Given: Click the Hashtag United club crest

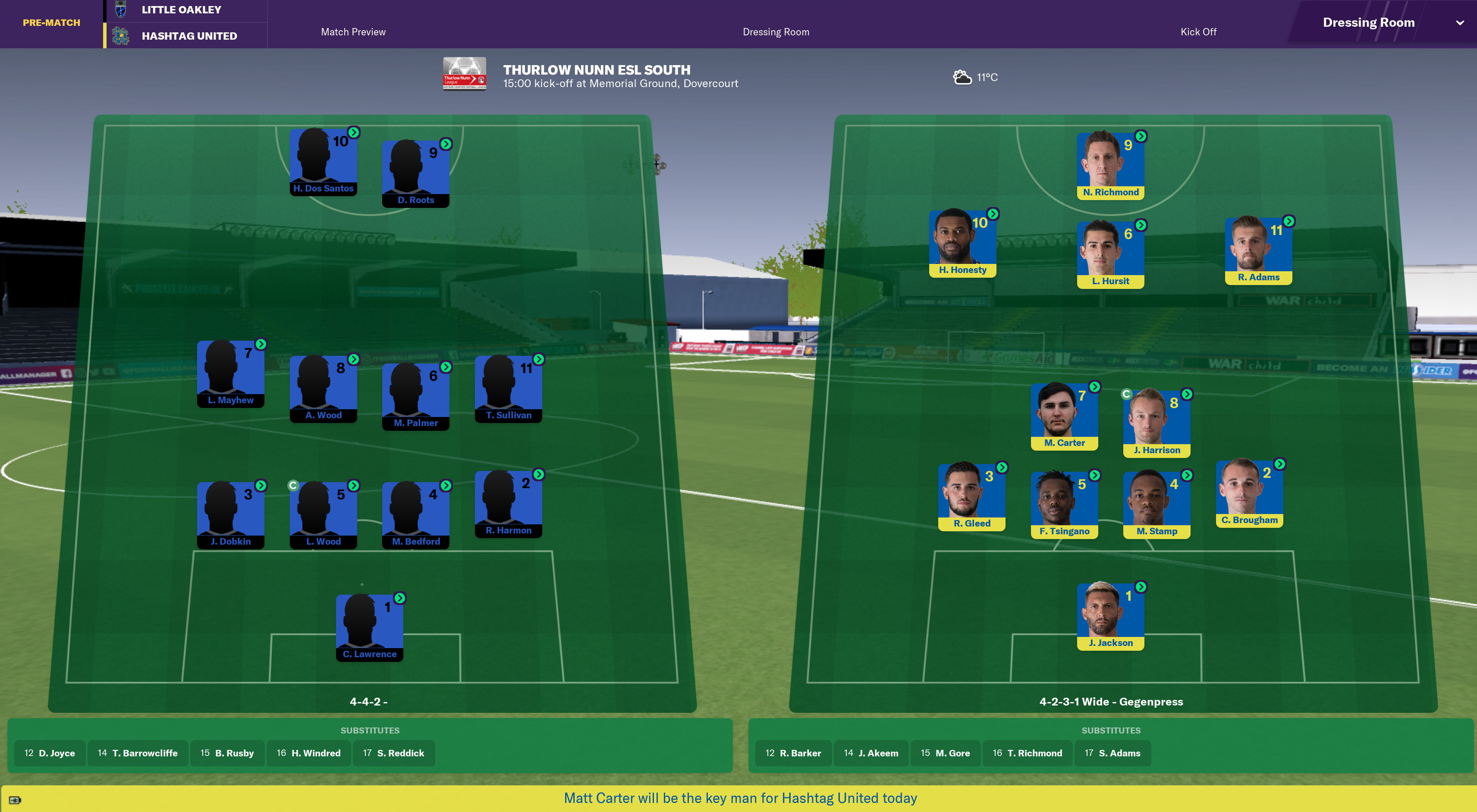Looking at the screenshot, I should 120,35.
